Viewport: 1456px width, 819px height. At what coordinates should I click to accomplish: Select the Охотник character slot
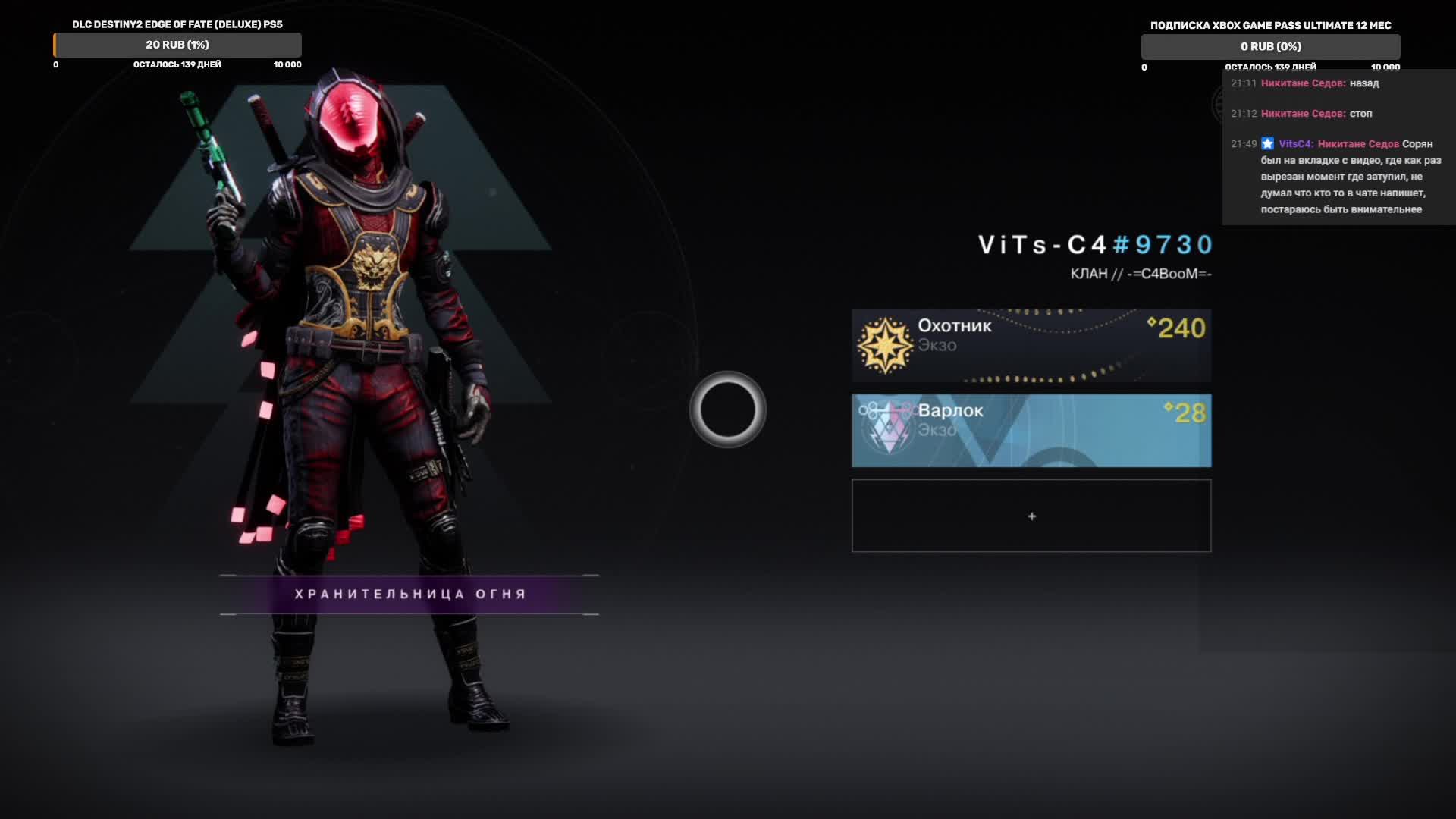(1031, 346)
